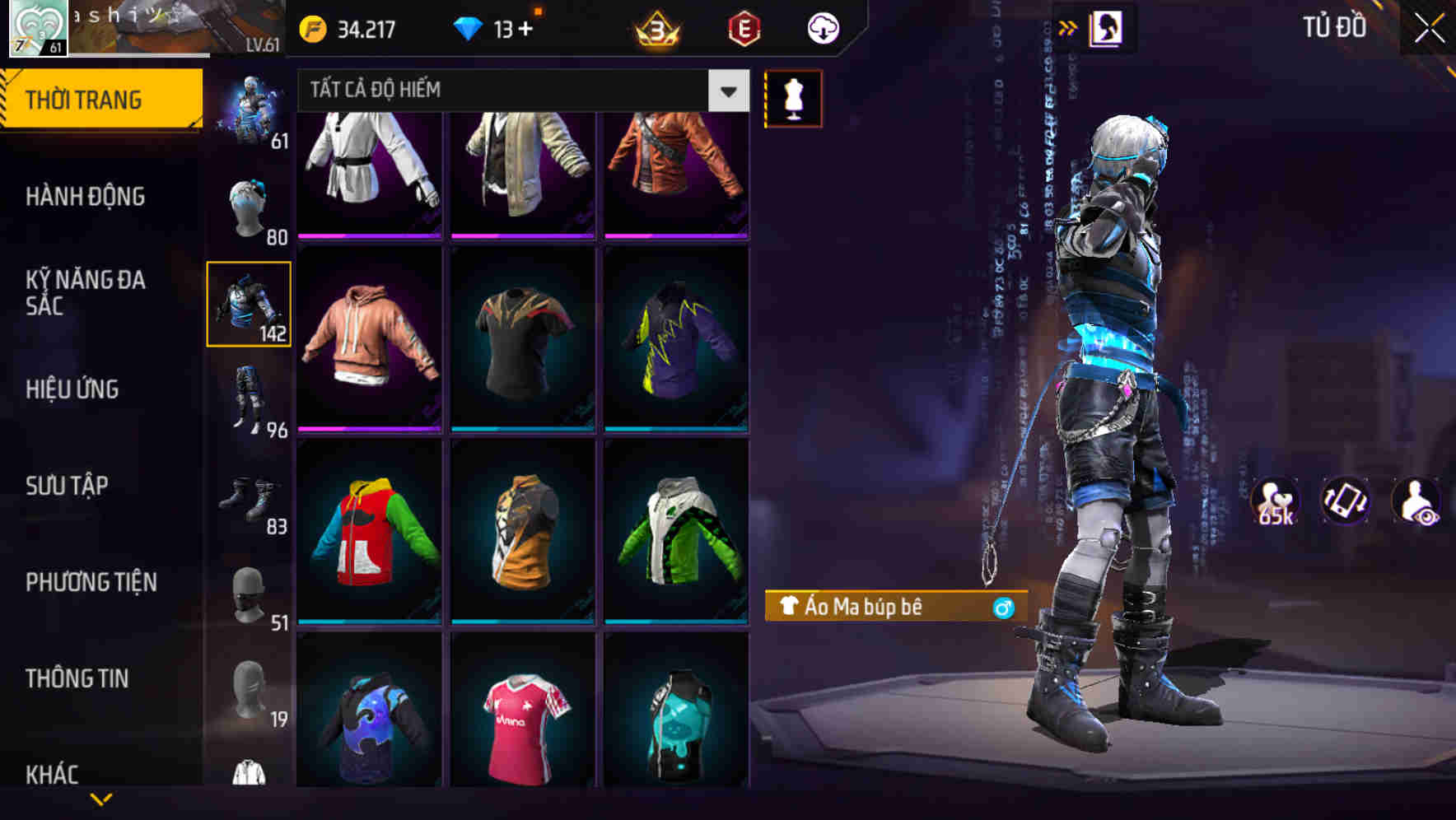Open the rank badge number 3 icon
The image size is (1456, 820).
[x=655, y=29]
